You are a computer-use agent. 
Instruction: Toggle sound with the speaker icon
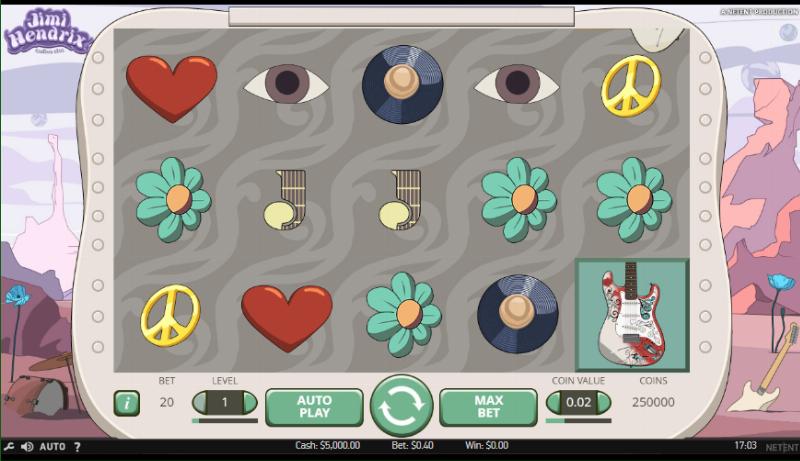point(27,446)
